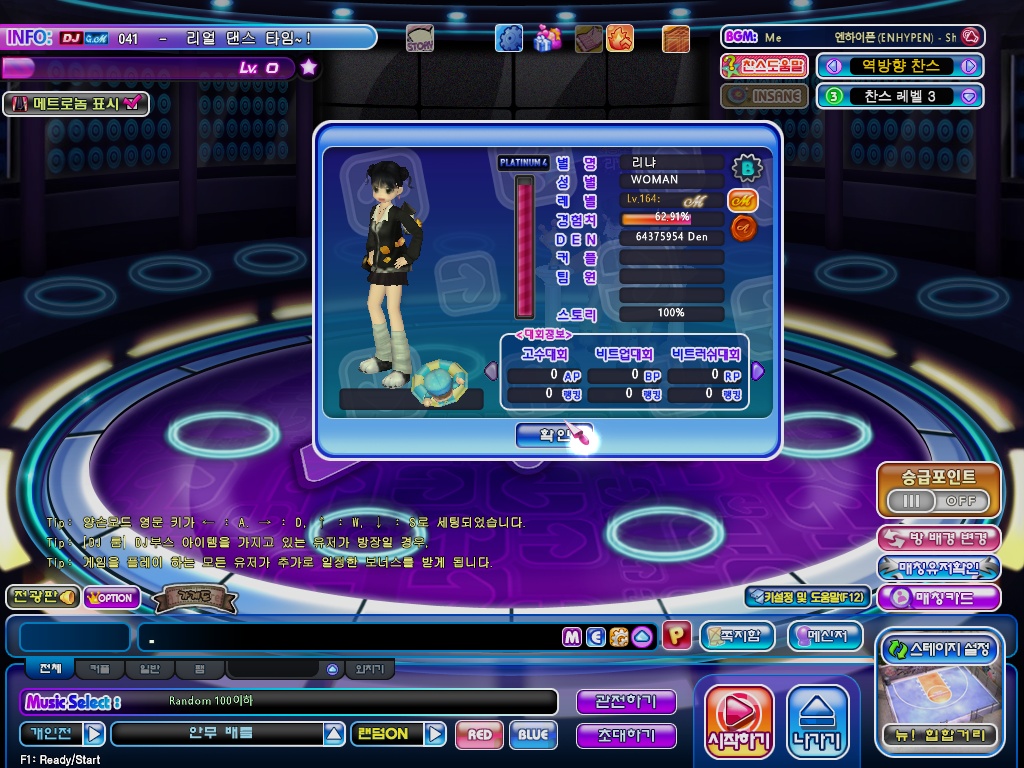Viewport: 1024px width, 768px height.
Task: Choose the BLUE team button
Action: [533, 735]
